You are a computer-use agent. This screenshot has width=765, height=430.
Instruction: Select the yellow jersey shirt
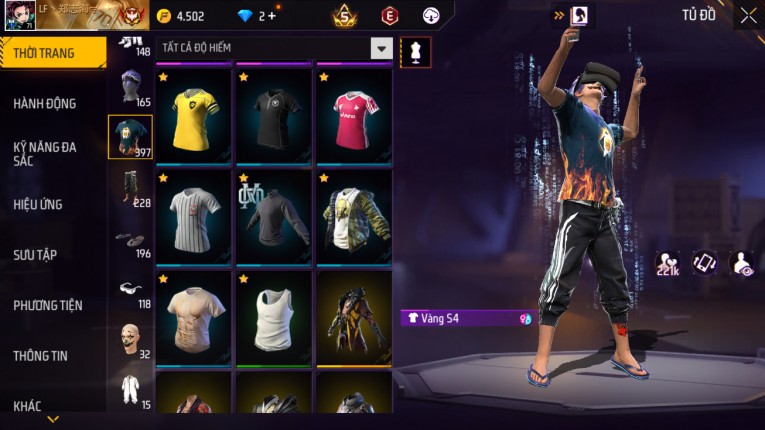(x=194, y=114)
